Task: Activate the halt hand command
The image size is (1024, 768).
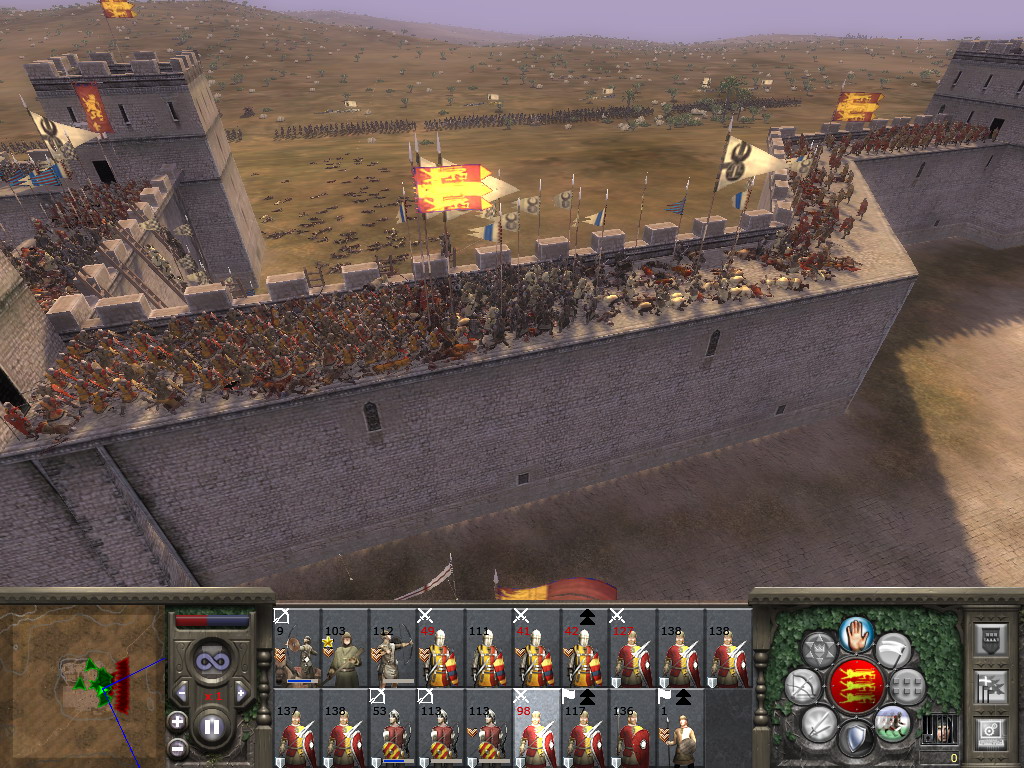Action: point(857,633)
